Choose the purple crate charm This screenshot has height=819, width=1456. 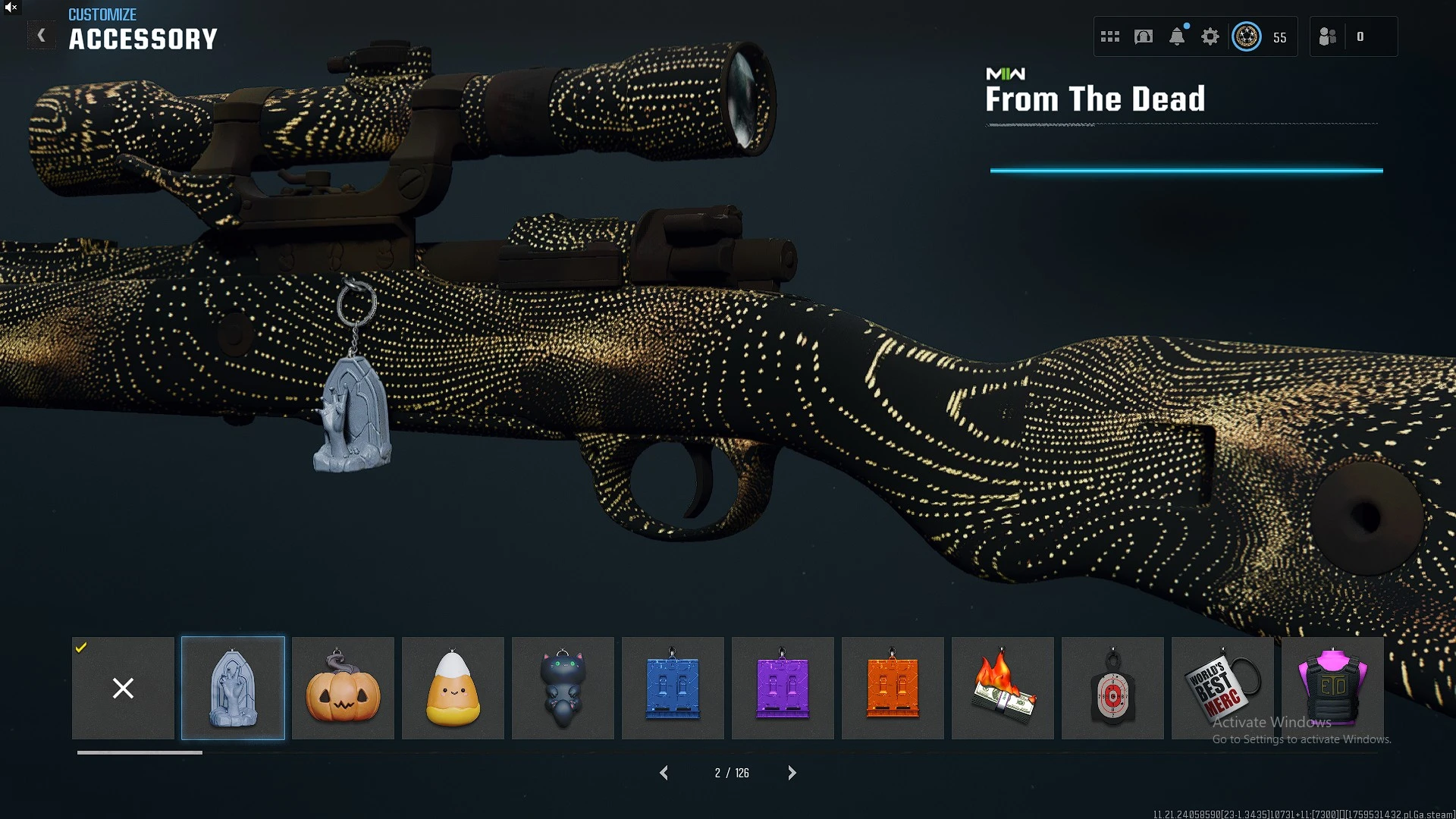pos(783,688)
